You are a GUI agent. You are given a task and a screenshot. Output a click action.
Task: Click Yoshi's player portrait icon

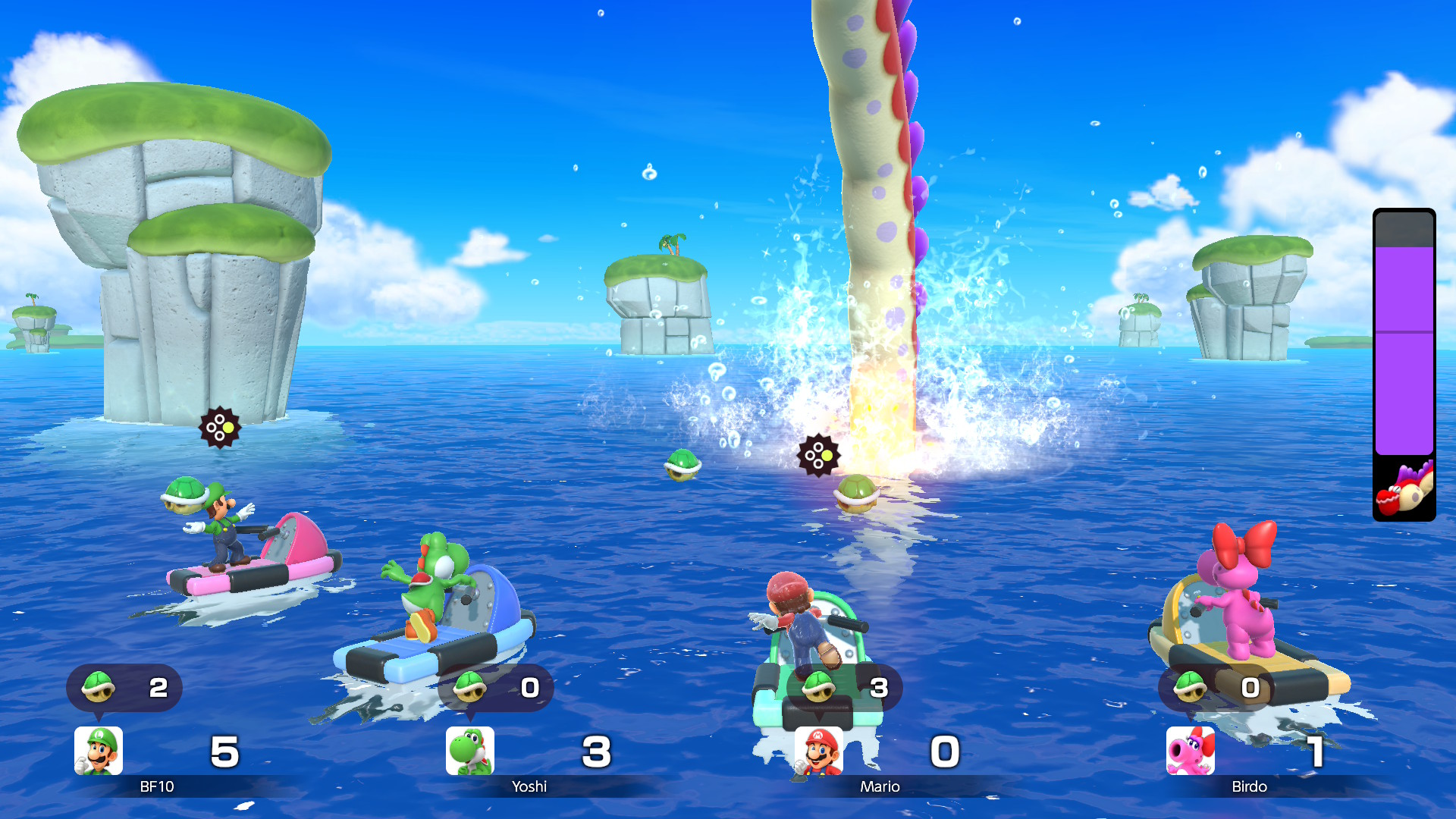(470, 751)
